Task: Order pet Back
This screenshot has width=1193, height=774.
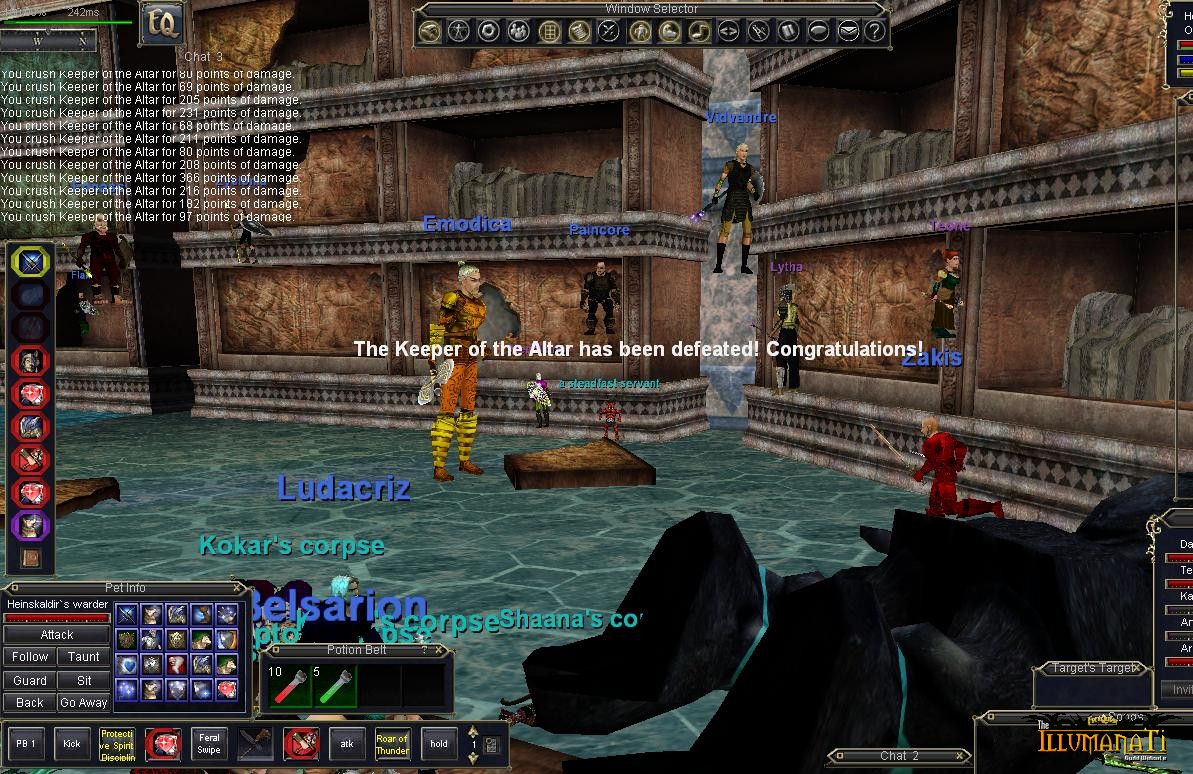Action: pyautogui.click(x=30, y=703)
